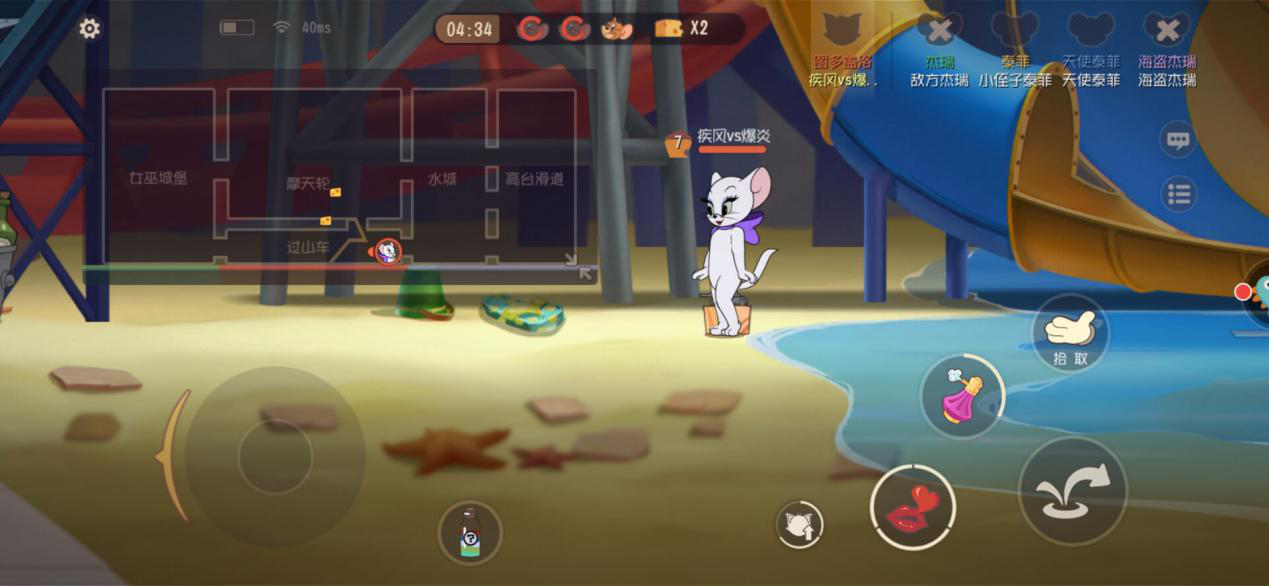Use the red lips kiss skill

point(912,507)
